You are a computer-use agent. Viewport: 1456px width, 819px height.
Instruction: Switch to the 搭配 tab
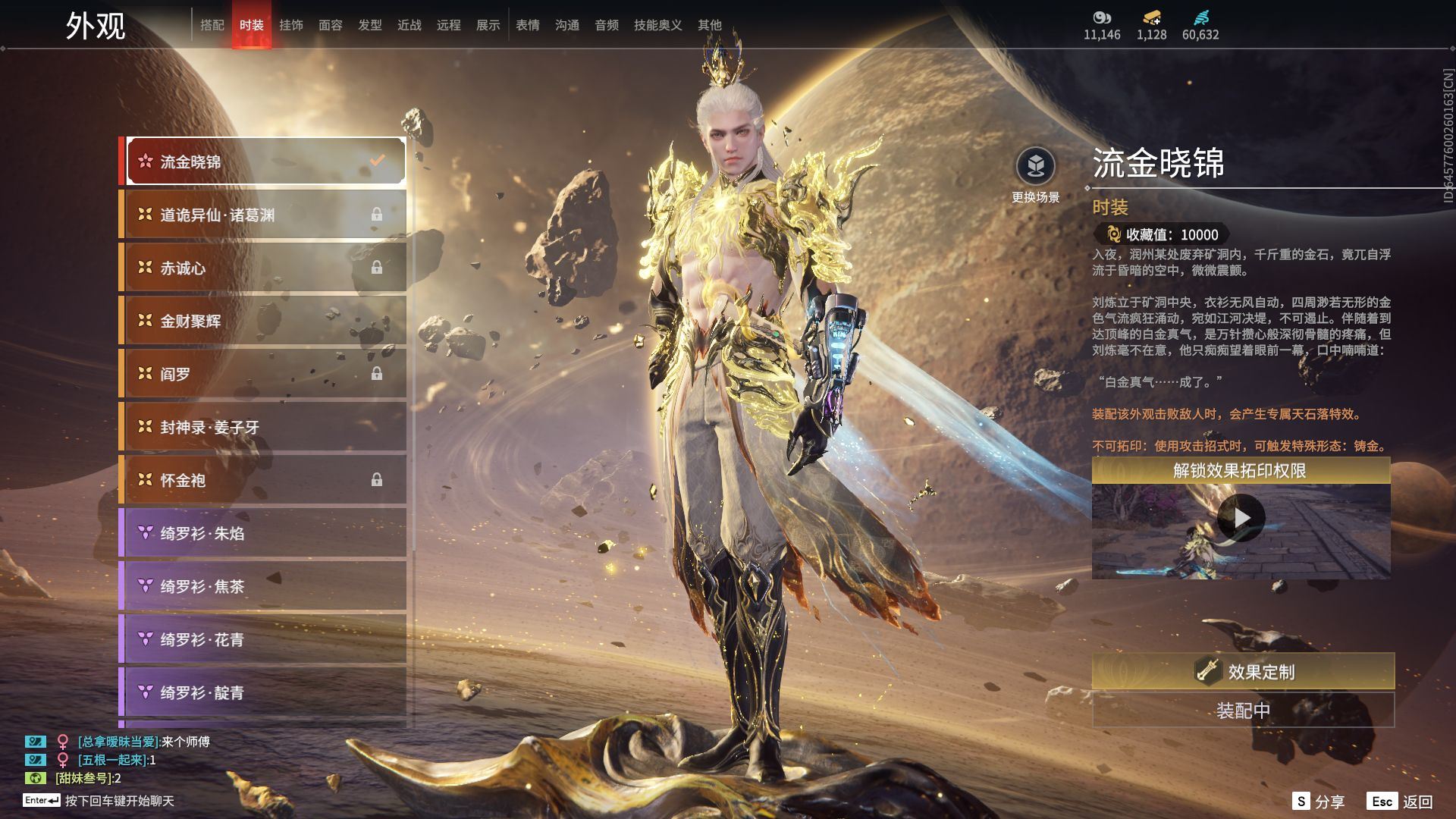tap(212, 25)
